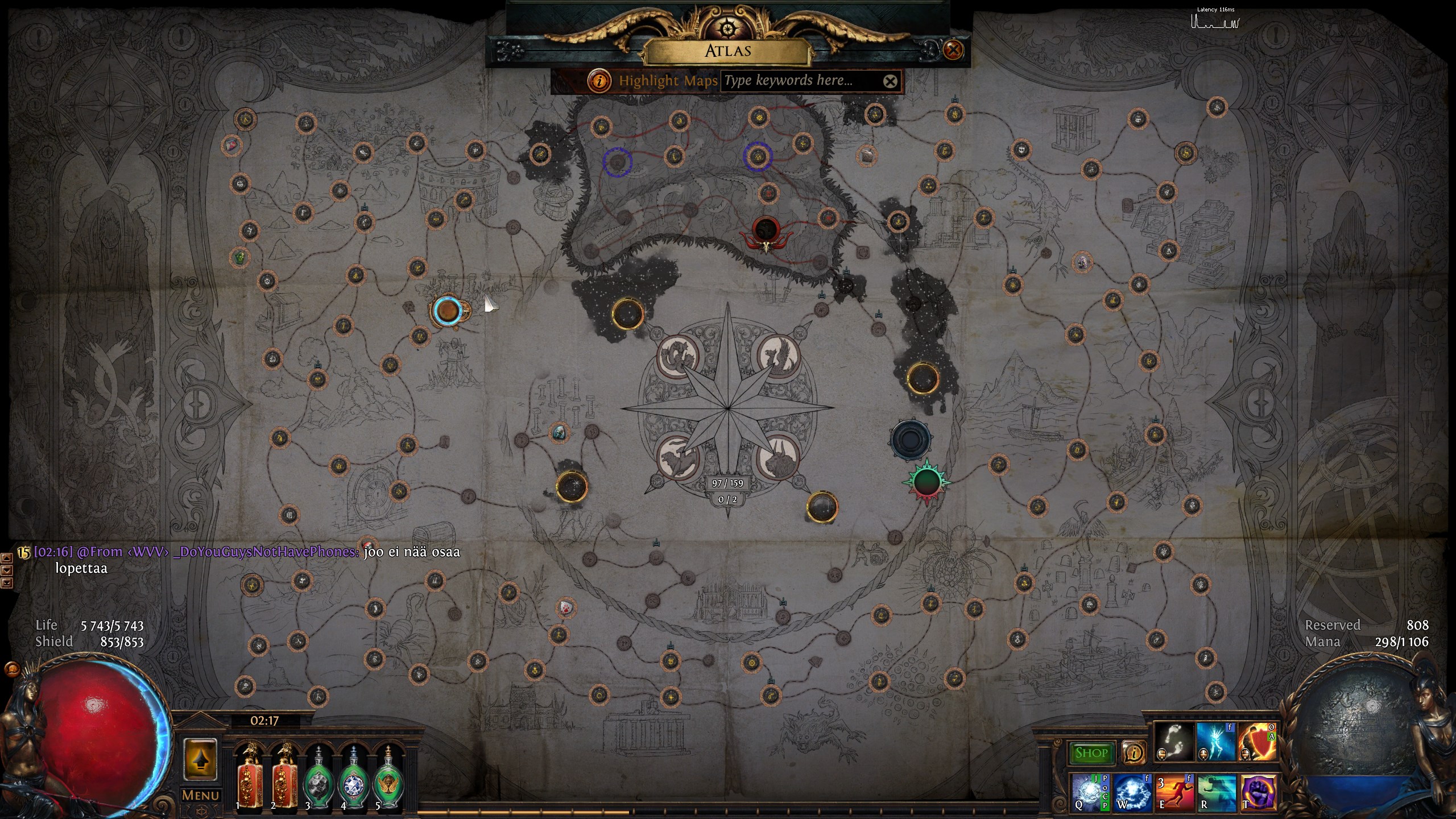The width and height of the screenshot is (1456, 819).
Task: Select the blue storm orb skill bound to W
Action: [x=1132, y=791]
